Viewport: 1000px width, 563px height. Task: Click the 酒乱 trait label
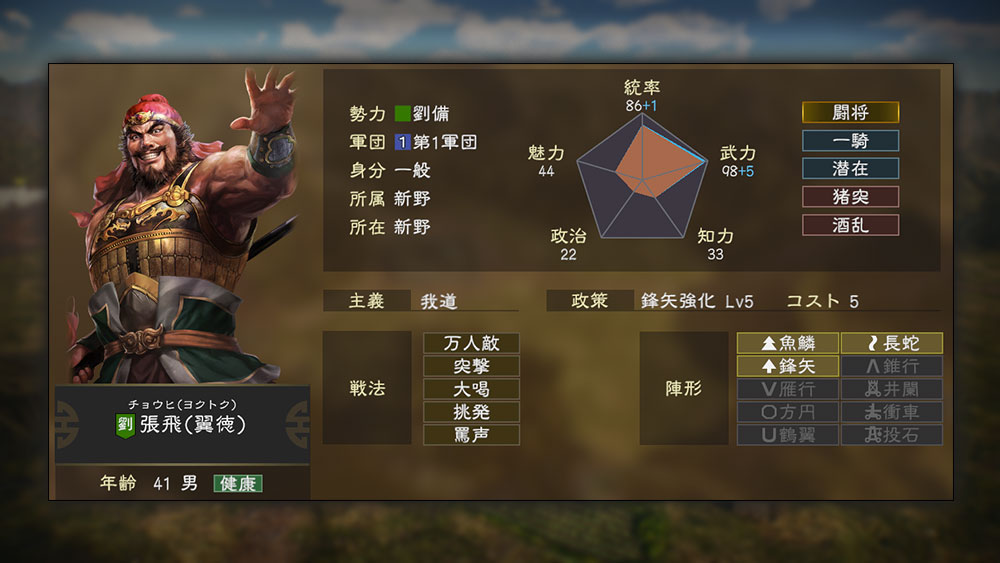click(x=850, y=225)
